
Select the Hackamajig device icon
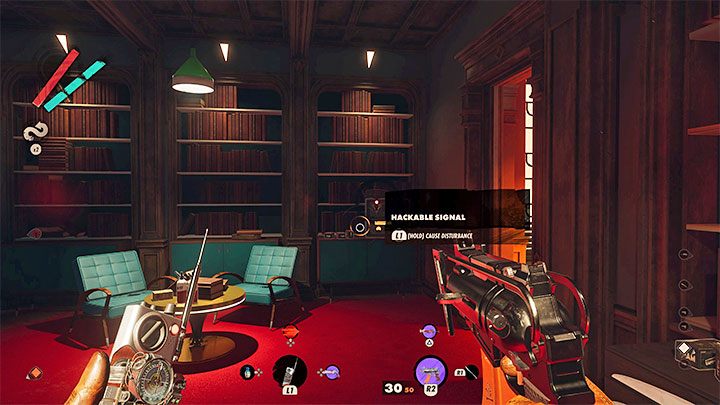291,370
